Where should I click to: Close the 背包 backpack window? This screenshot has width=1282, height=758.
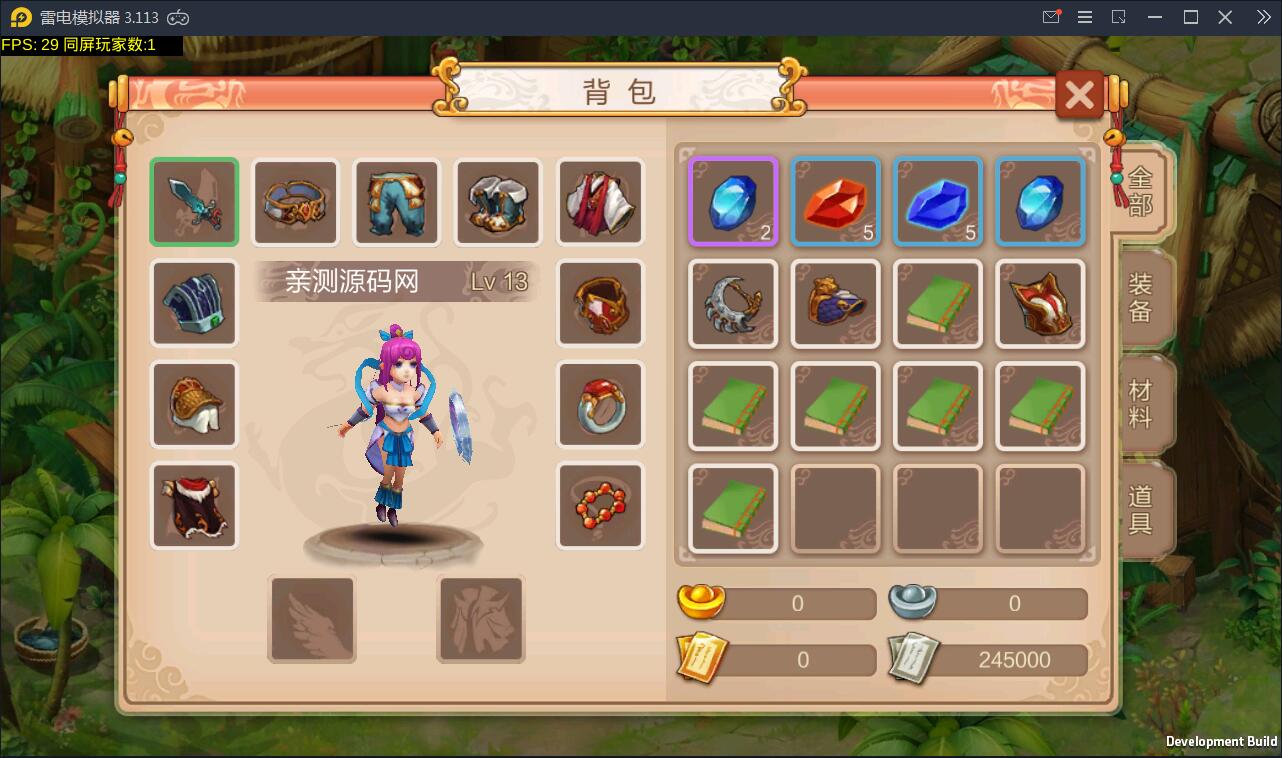[x=1078, y=94]
